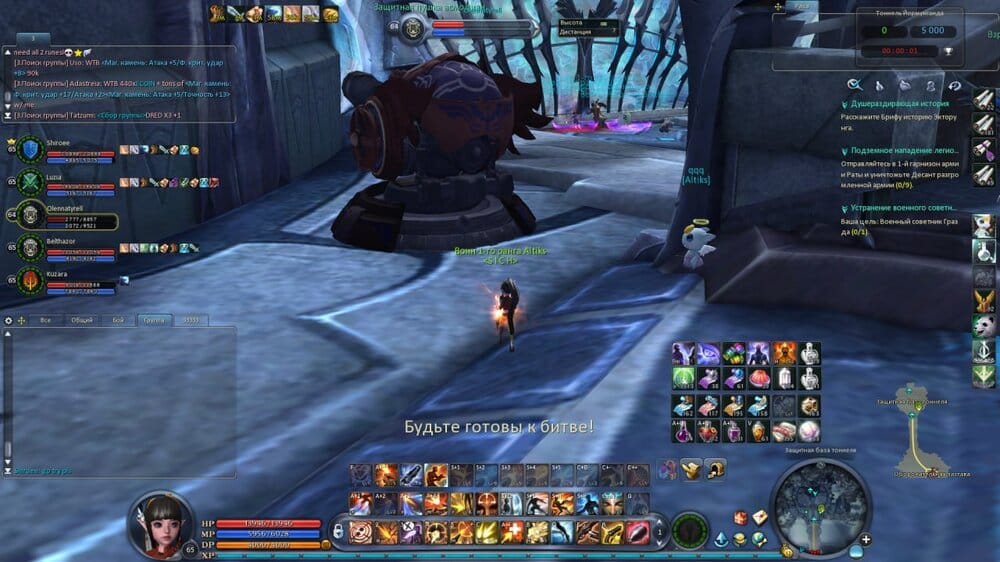Use the red cross healing skill
The width and height of the screenshot is (1000, 562).
point(513,532)
